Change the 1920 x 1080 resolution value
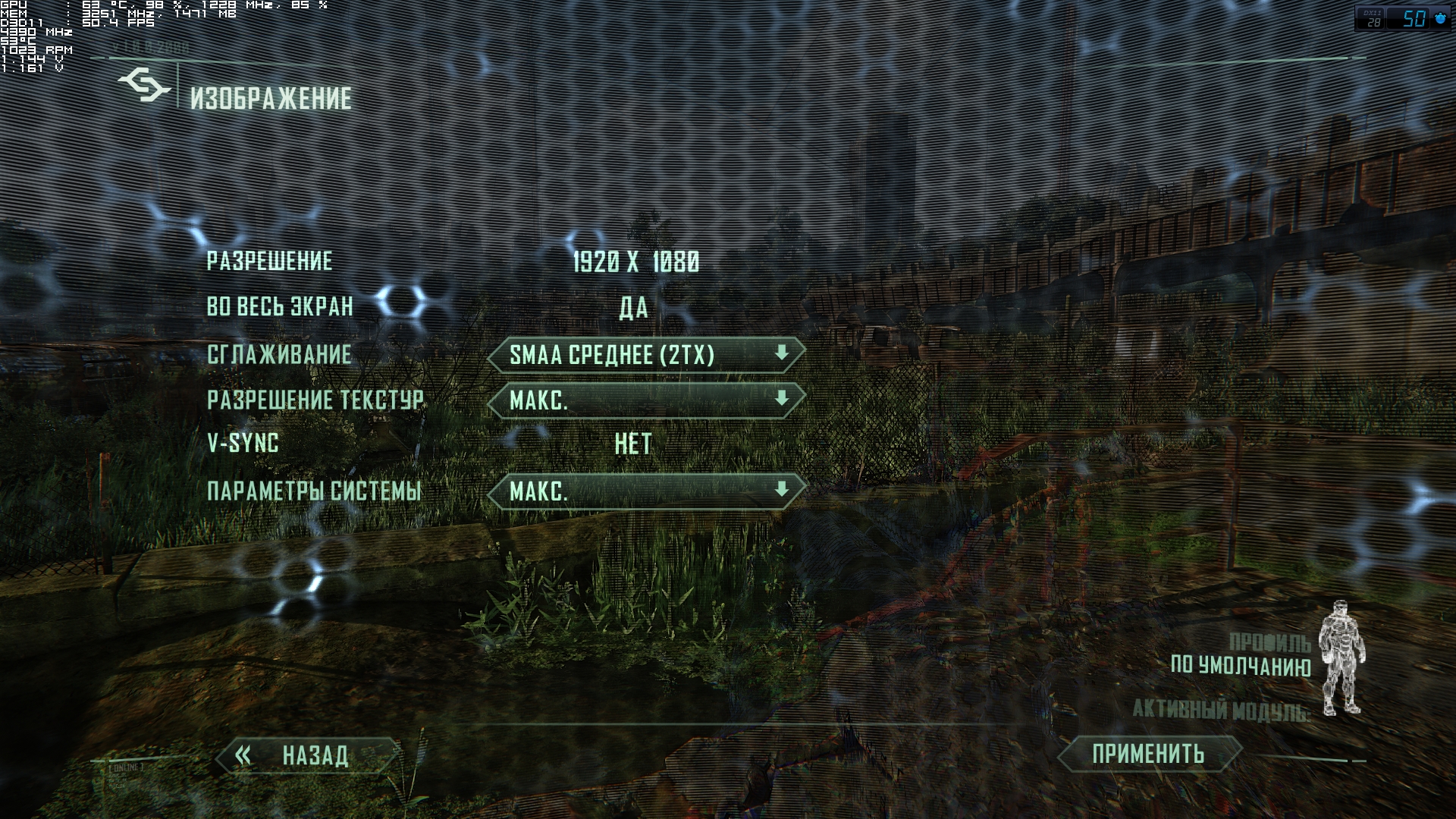This screenshot has height=819, width=1456. (635, 262)
